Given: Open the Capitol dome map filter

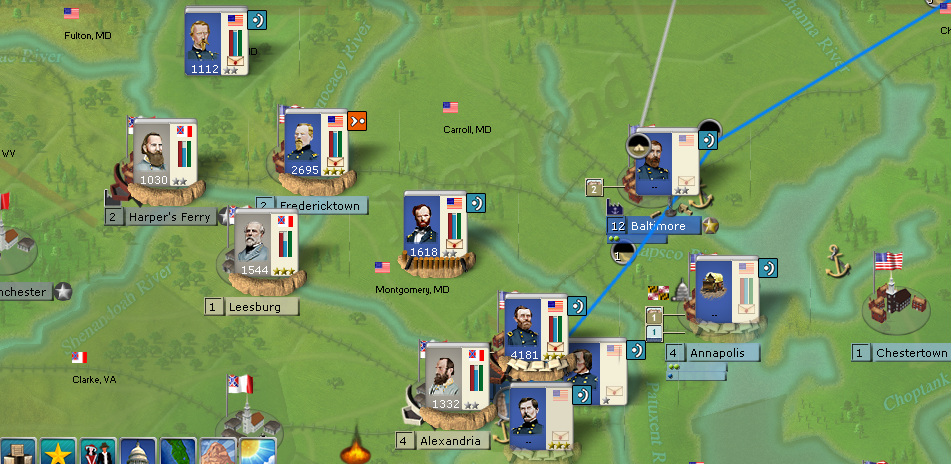Looking at the screenshot, I should tap(137, 452).
